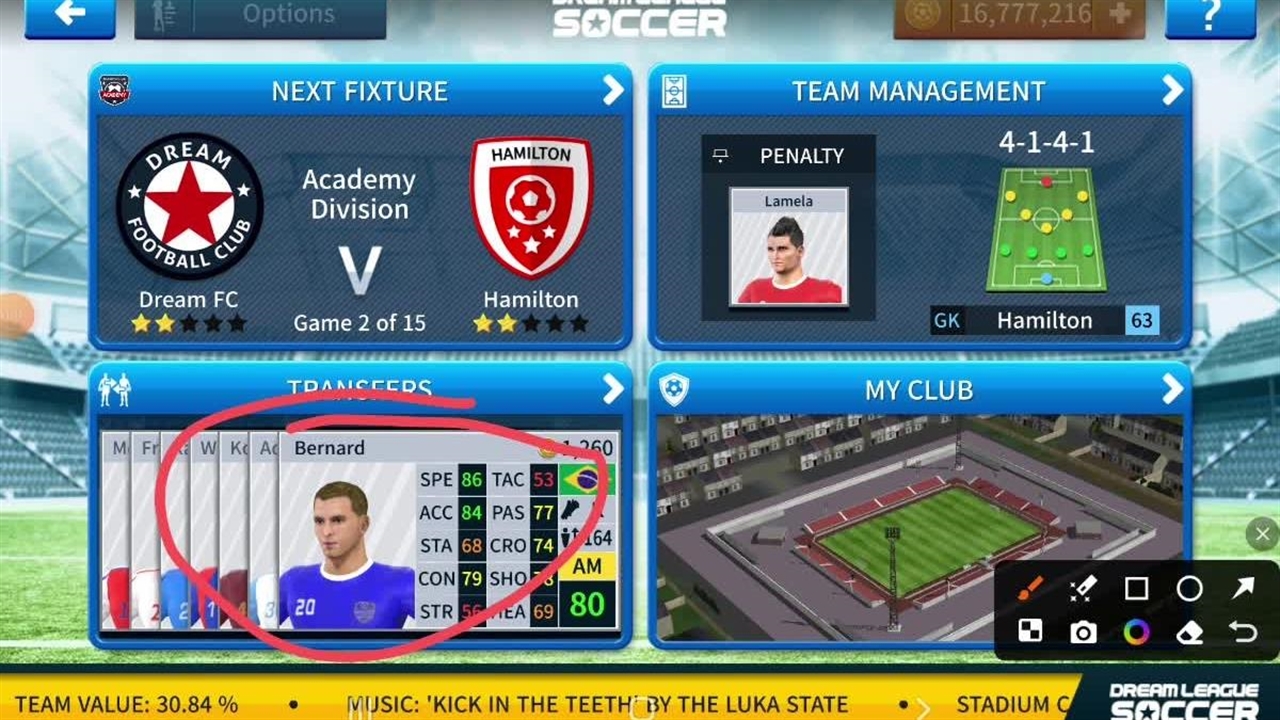Screen dimensions: 1280x720
Task: Go back using the arrow button
Action: 69,15
